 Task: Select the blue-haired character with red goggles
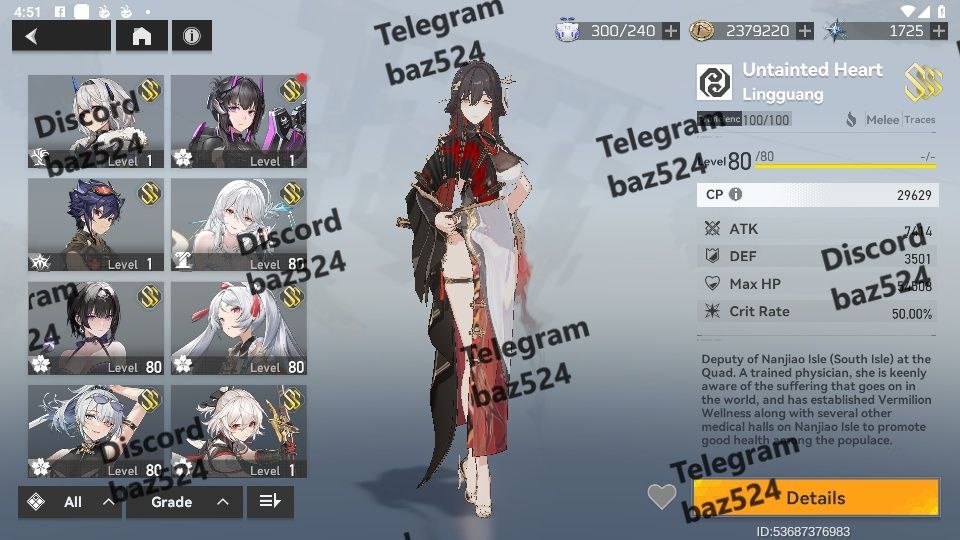pyautogui.click(x=96, y=225)
